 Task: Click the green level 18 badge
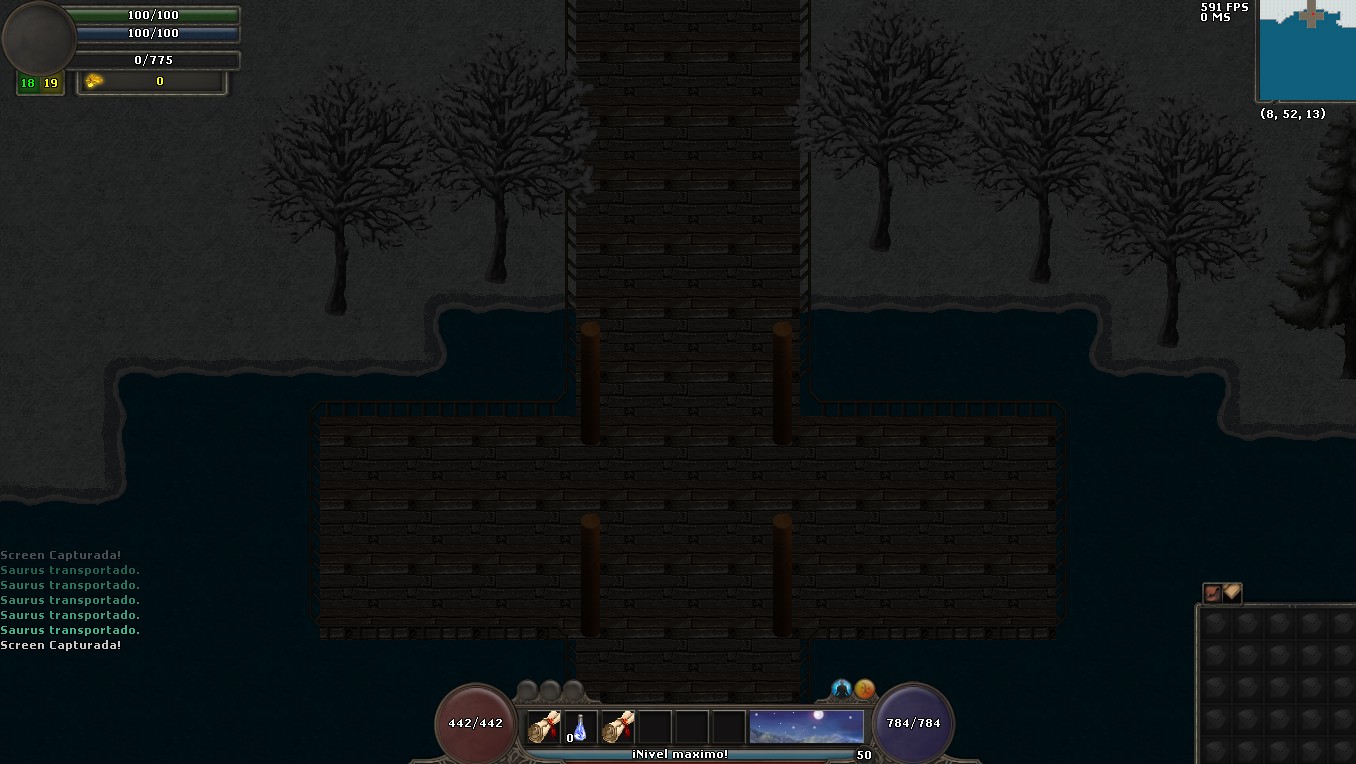point(27,83)
